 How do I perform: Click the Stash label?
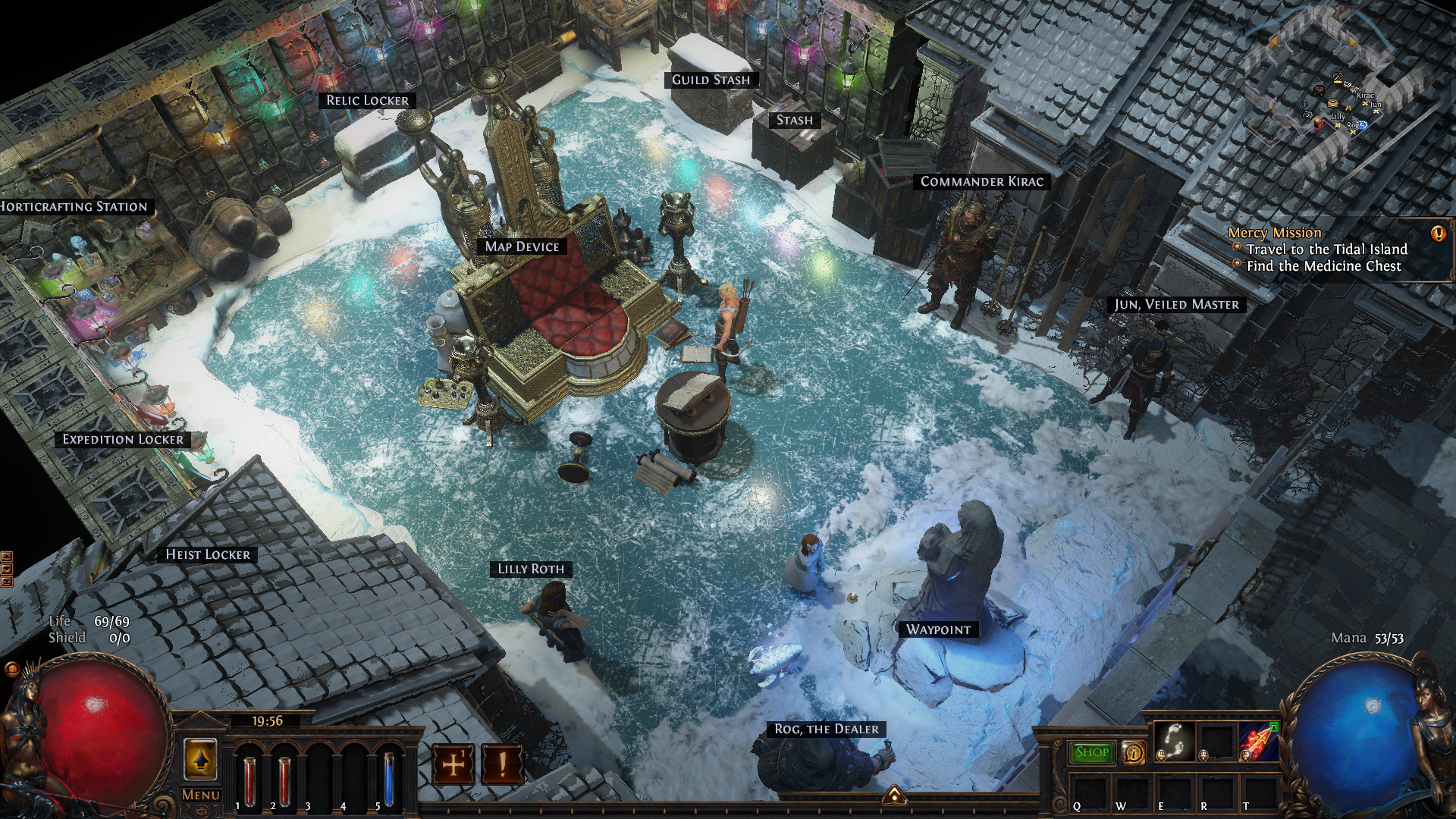(794, 121)
